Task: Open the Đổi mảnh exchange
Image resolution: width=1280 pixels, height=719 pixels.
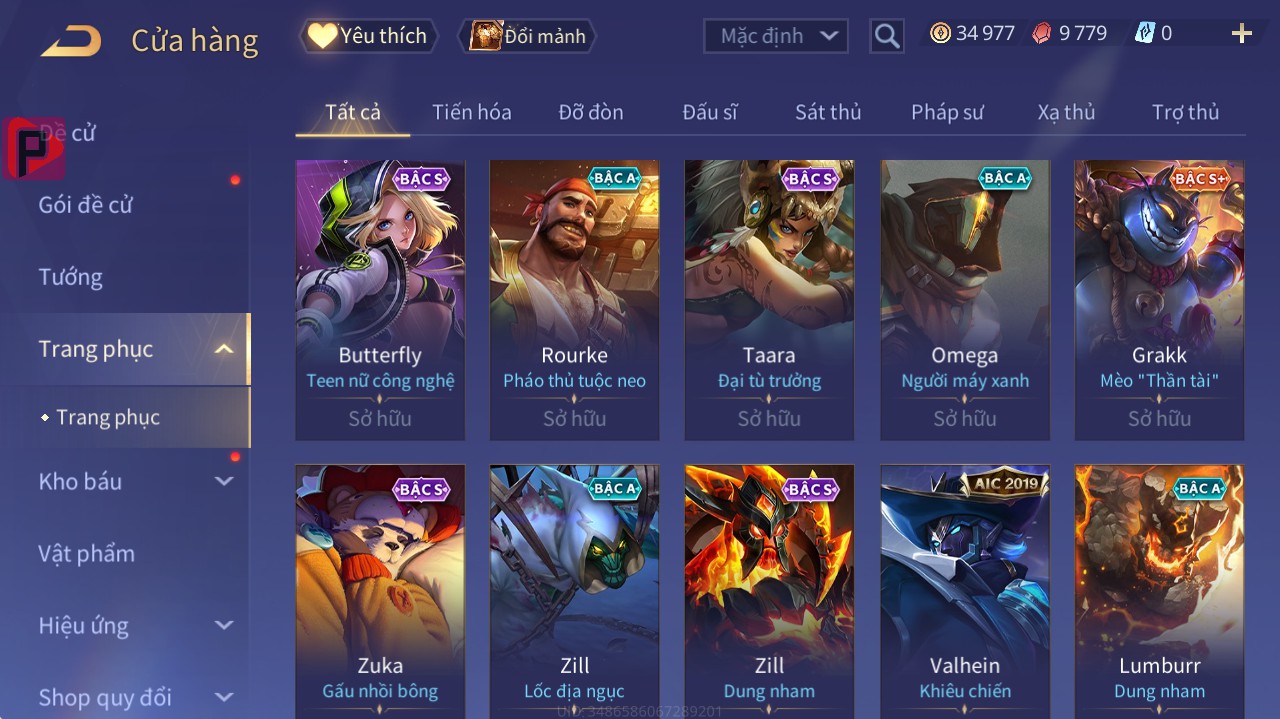Action: [527, 36]
